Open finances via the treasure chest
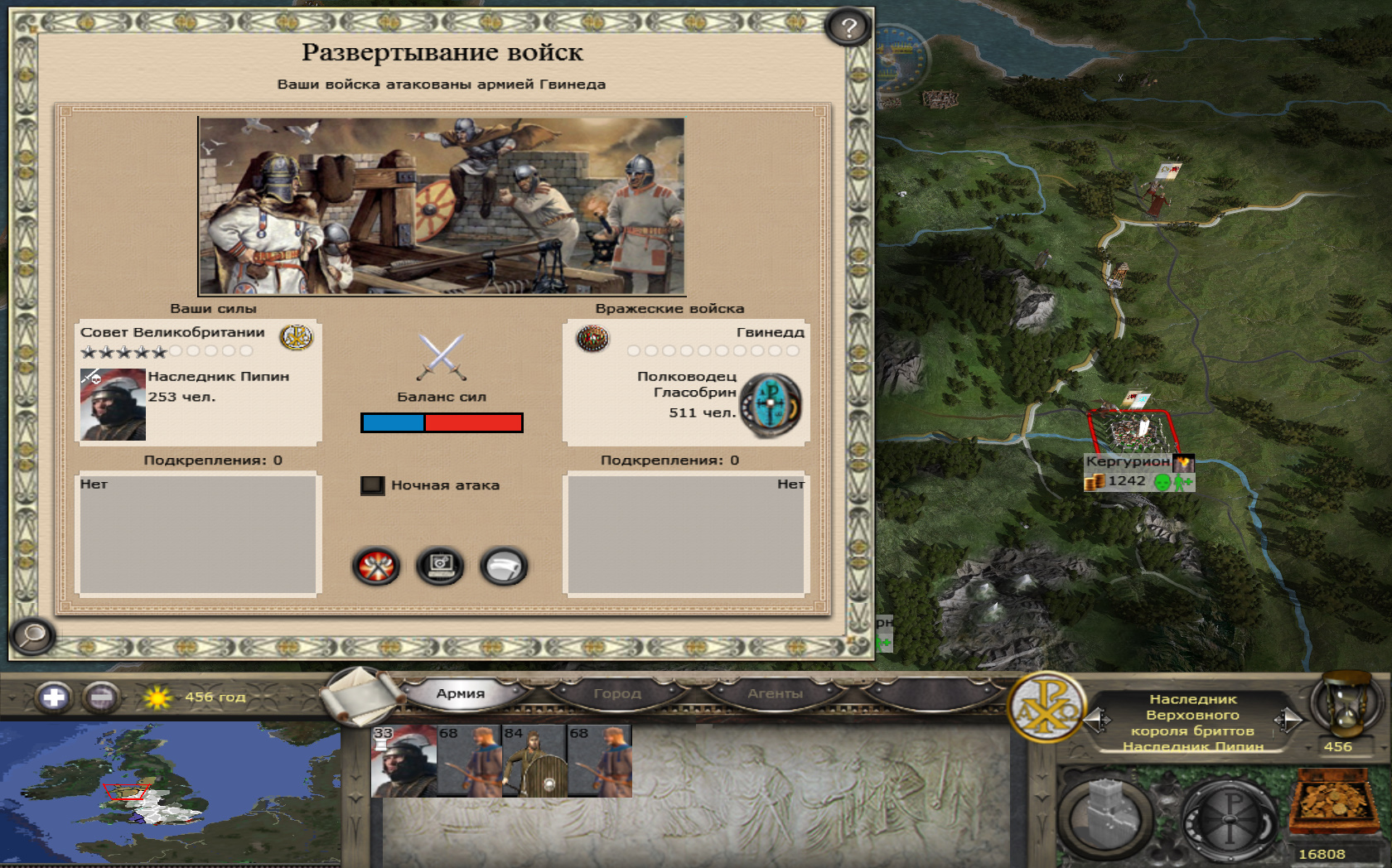The image size is (1392, 868). pyautogui.click(x=1331, y=802)
